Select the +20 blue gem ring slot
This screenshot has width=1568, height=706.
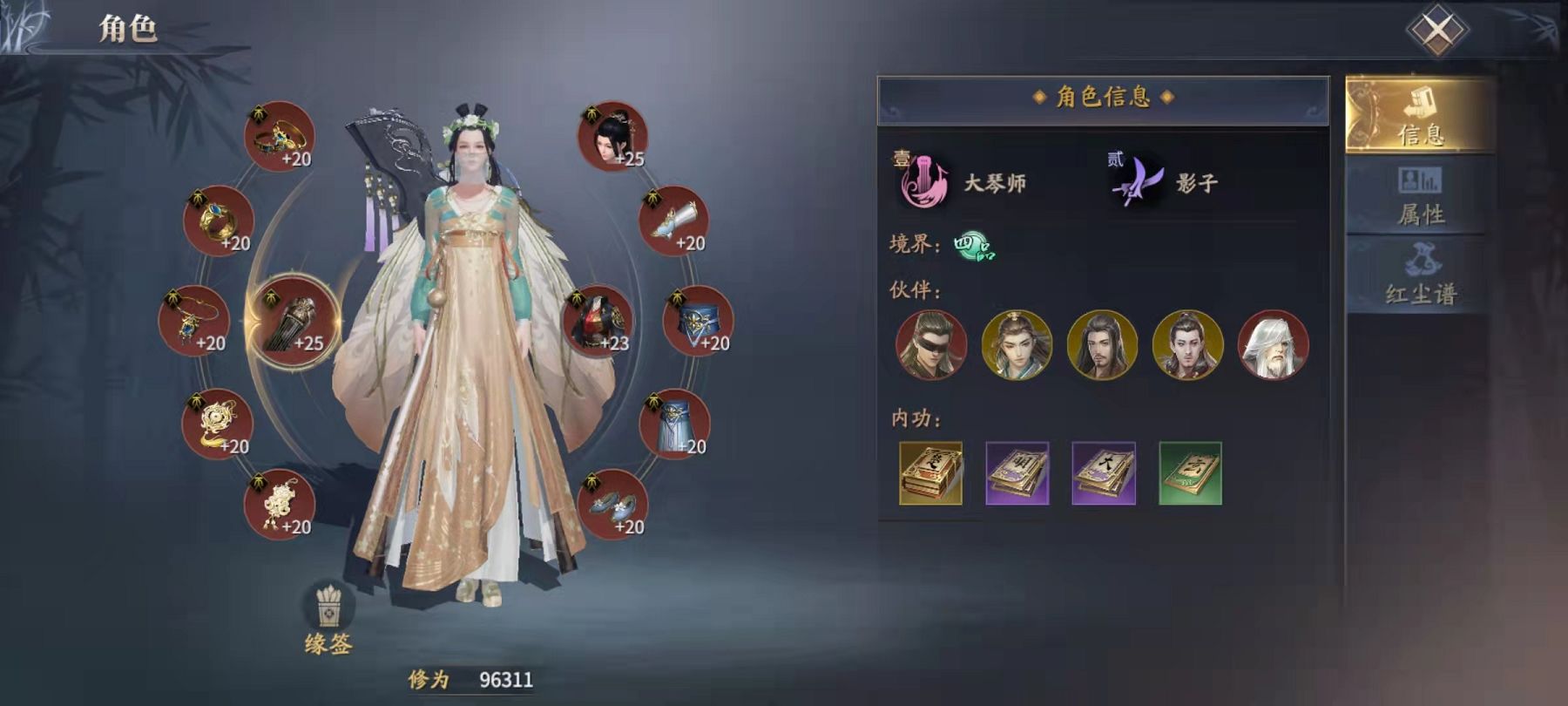218,221
